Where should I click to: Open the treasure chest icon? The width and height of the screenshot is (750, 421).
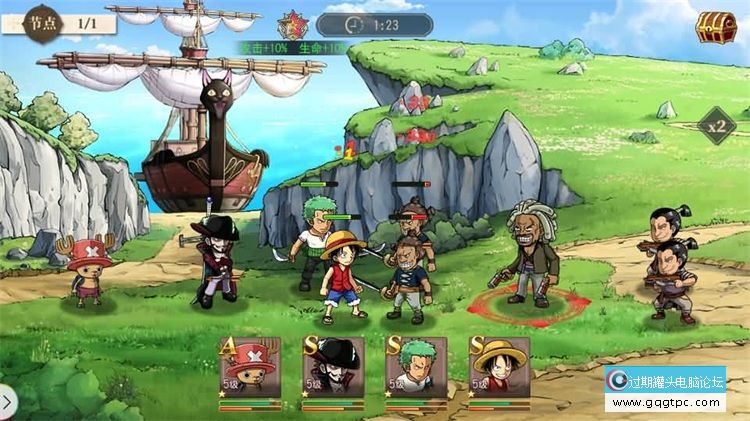(x=716, y=27)
